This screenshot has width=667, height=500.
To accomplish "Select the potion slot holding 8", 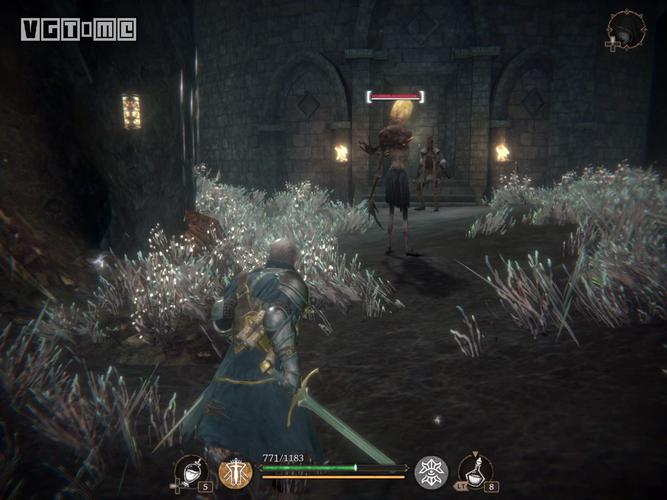I will click(x=474, y=471).
